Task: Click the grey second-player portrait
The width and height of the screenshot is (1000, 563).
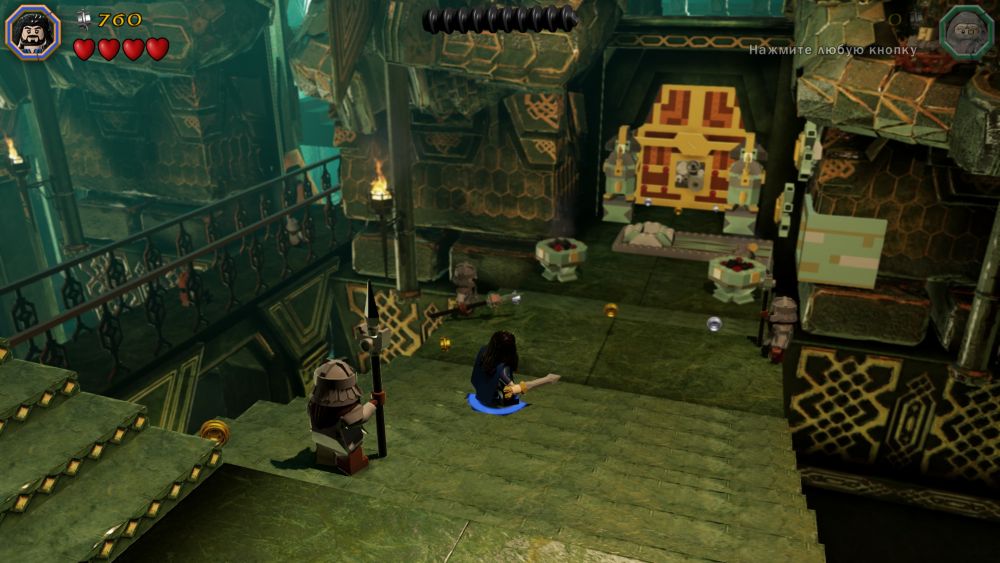Action: 966,30
